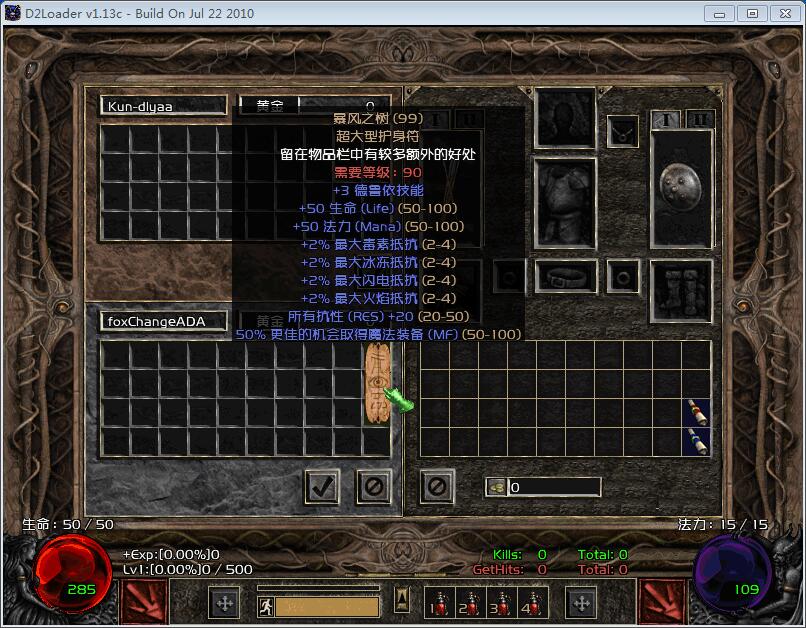Toggle the run/walk button
The image size is (806, 628).
pyautogui.click(x=266, y=604)
